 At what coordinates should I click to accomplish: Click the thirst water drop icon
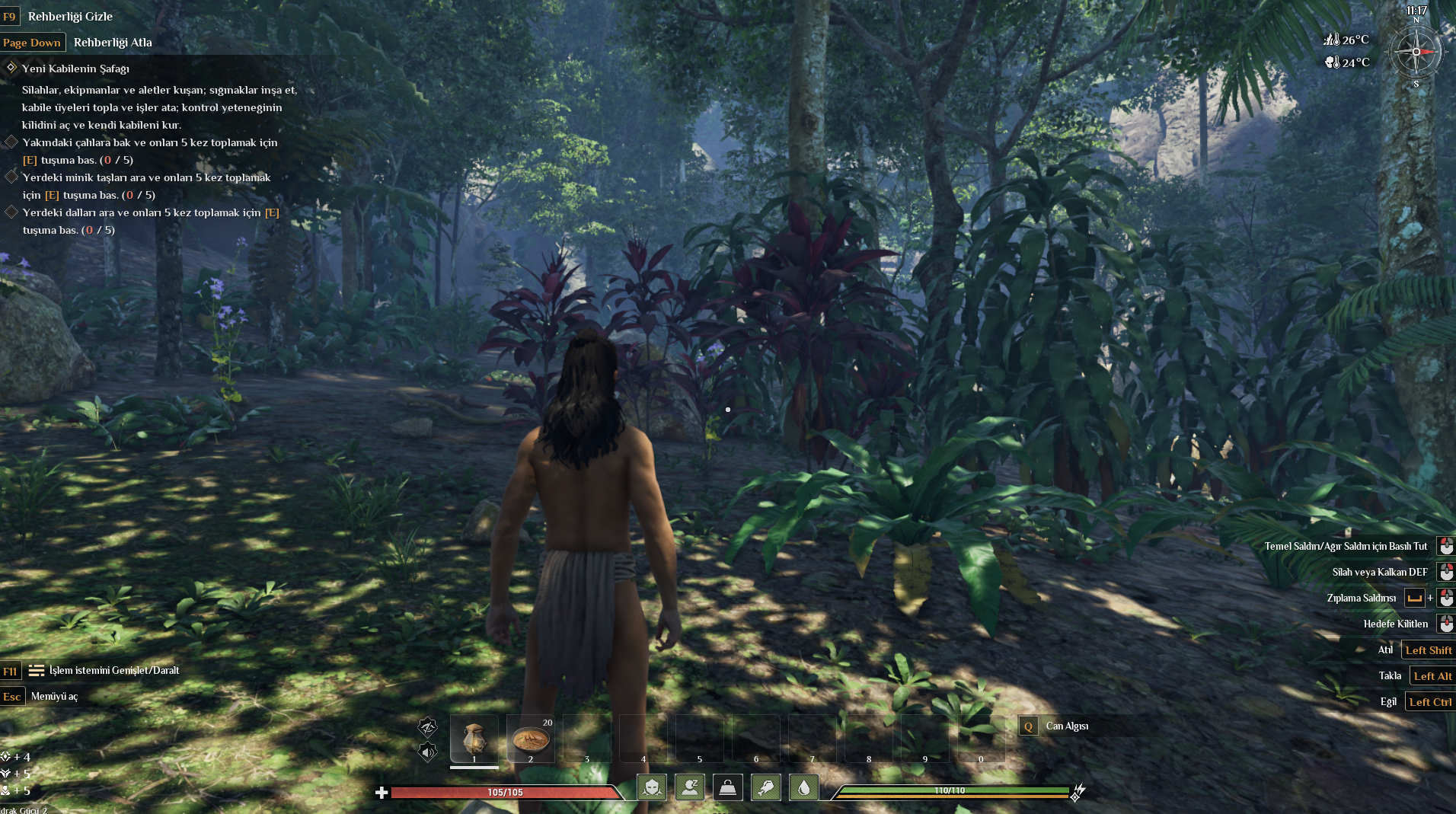click(x=804, y=787)
